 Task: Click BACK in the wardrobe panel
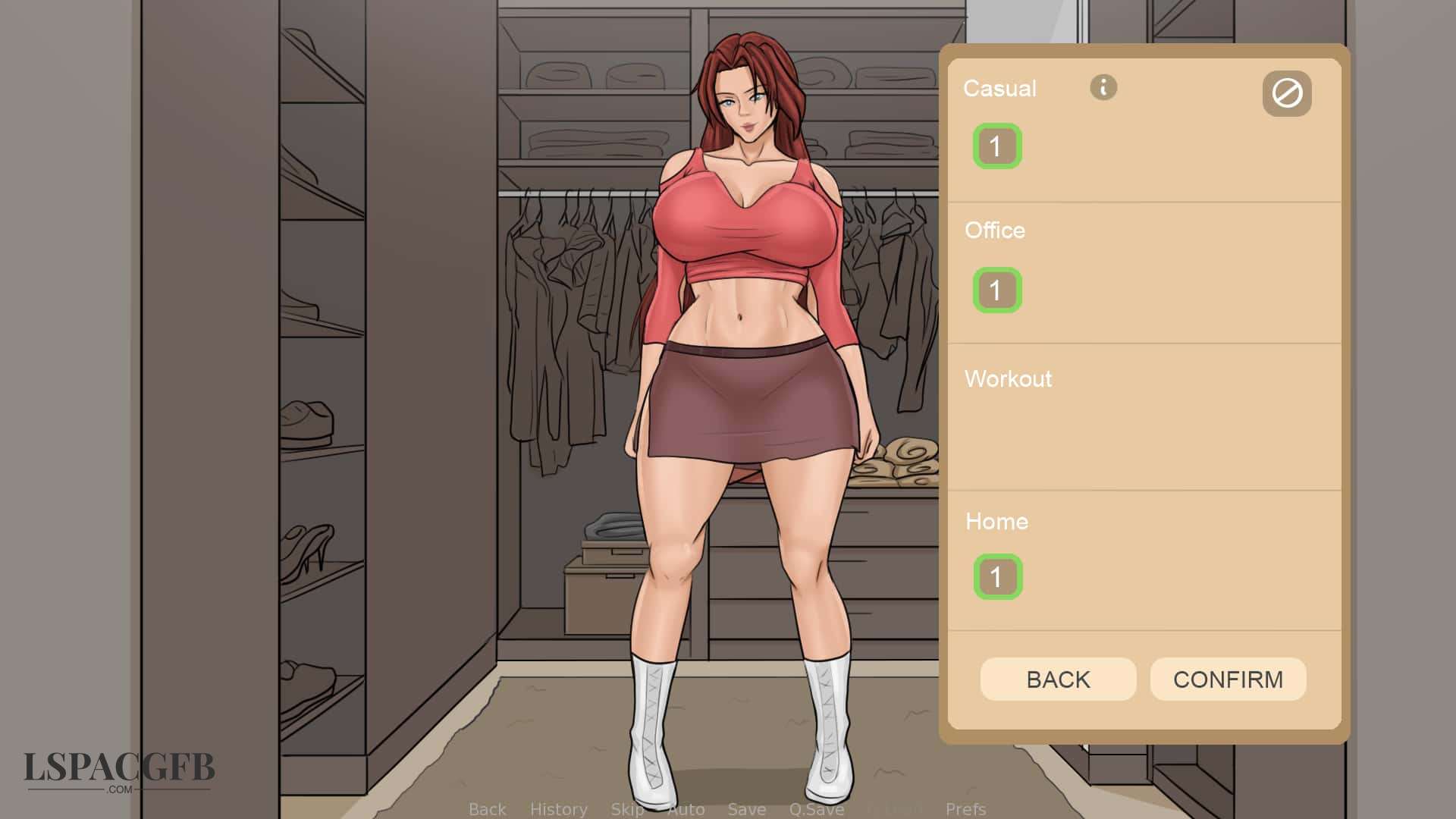pos(1059,679)
